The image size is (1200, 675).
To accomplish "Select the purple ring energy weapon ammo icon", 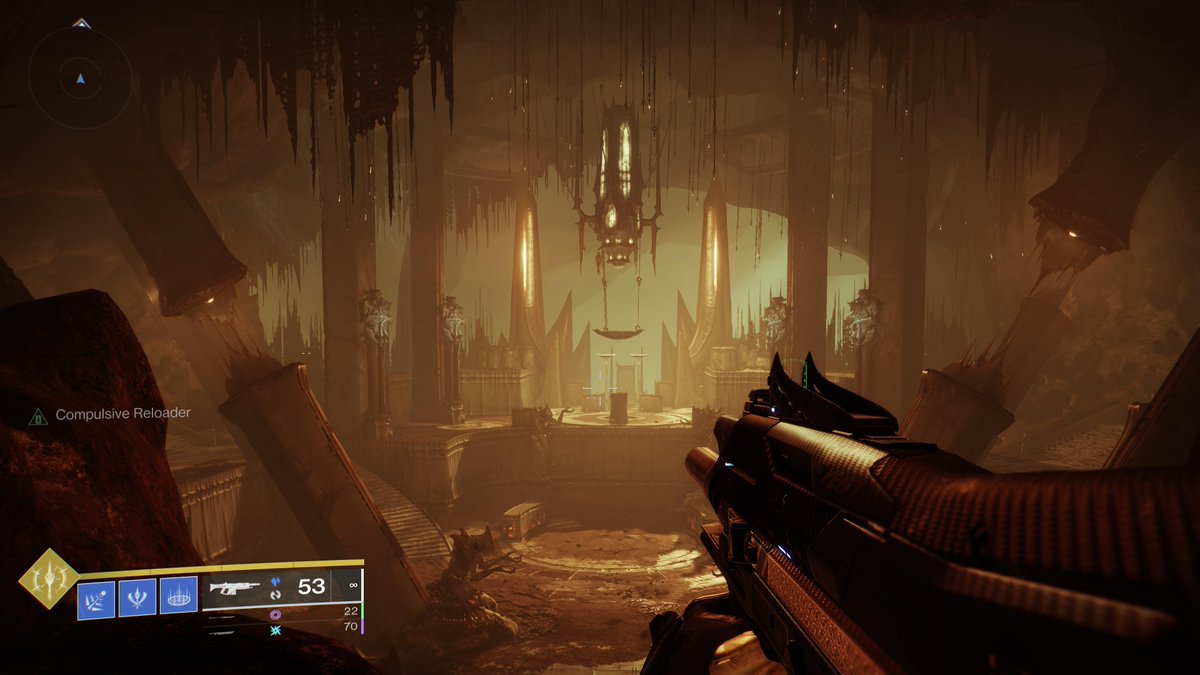I will (275, 614).
